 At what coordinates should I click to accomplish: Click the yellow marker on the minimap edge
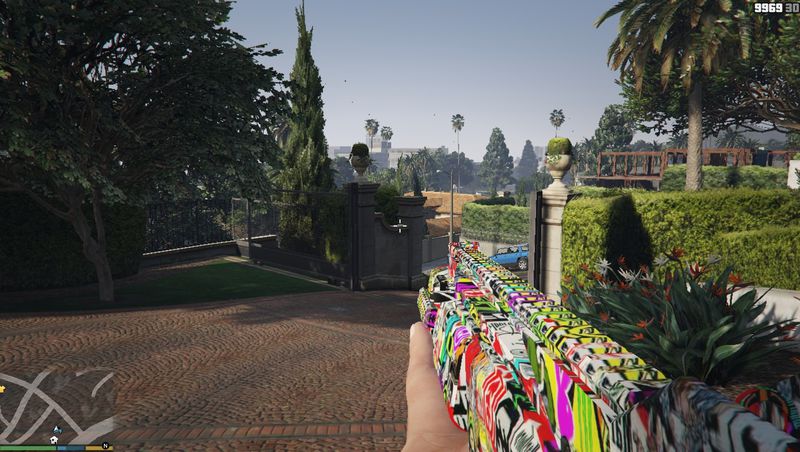[x=3, y=387]
